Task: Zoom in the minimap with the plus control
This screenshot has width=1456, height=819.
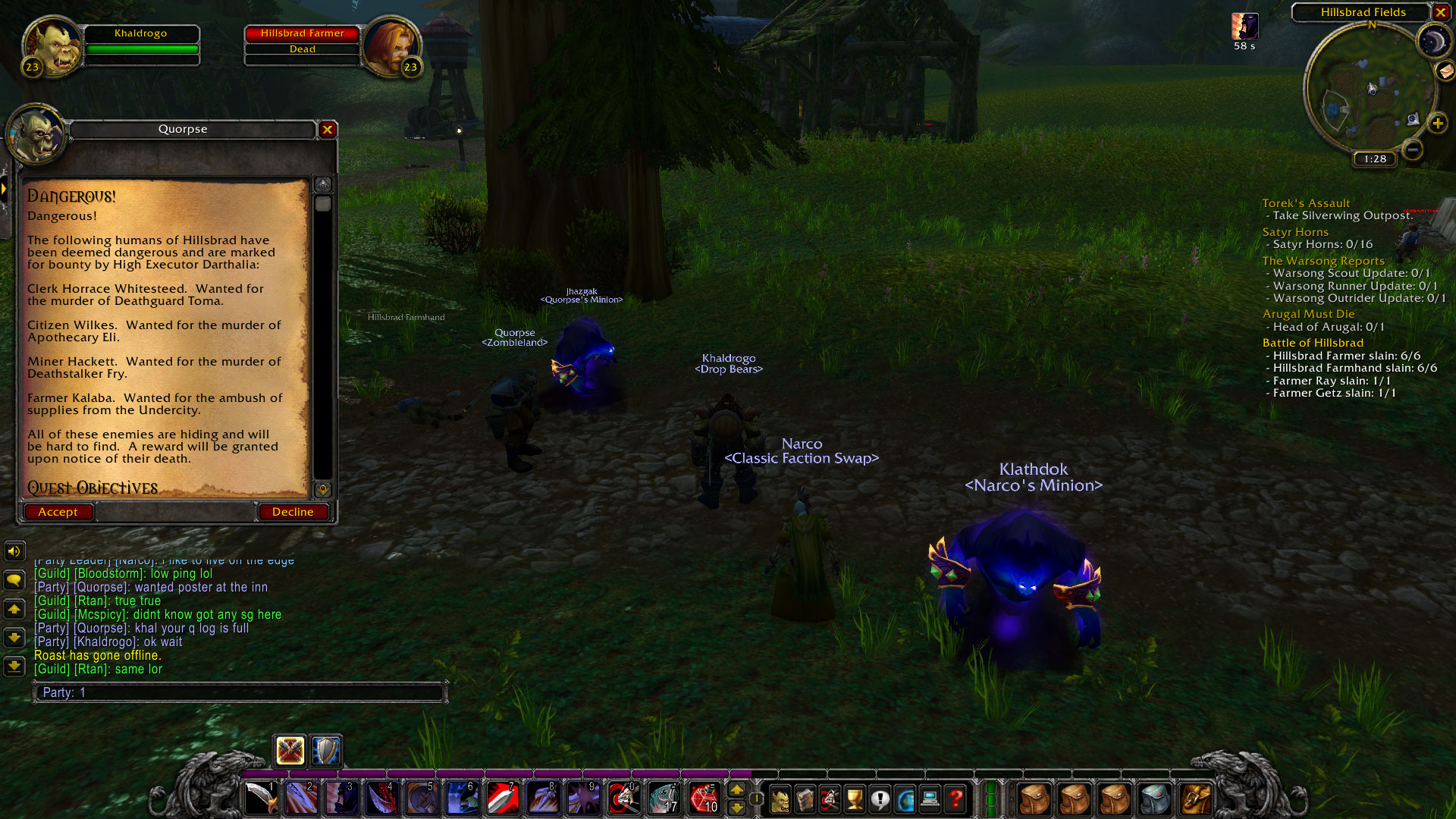Action: point(1437,122)
